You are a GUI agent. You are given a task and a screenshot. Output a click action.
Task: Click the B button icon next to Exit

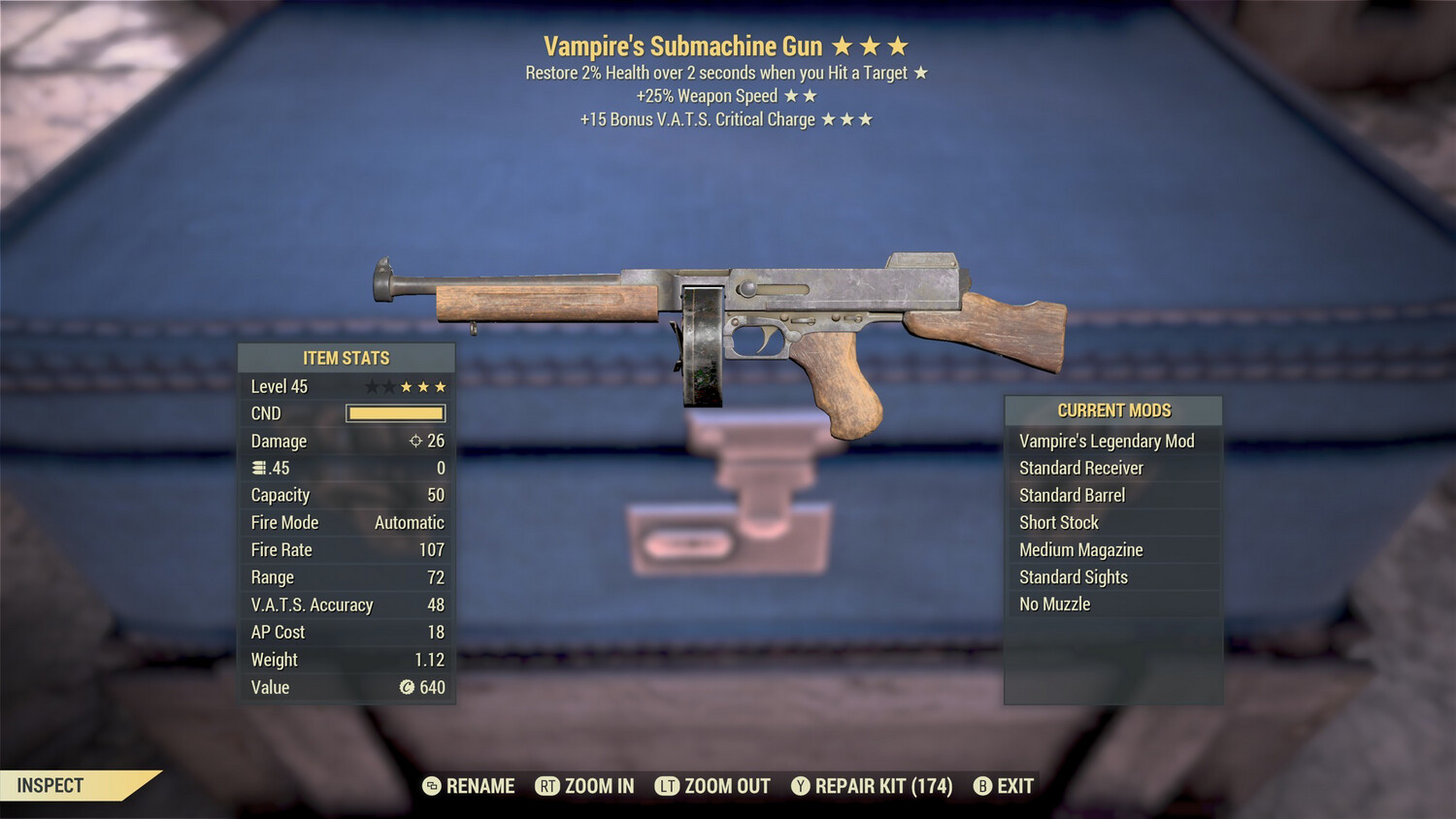982,786
